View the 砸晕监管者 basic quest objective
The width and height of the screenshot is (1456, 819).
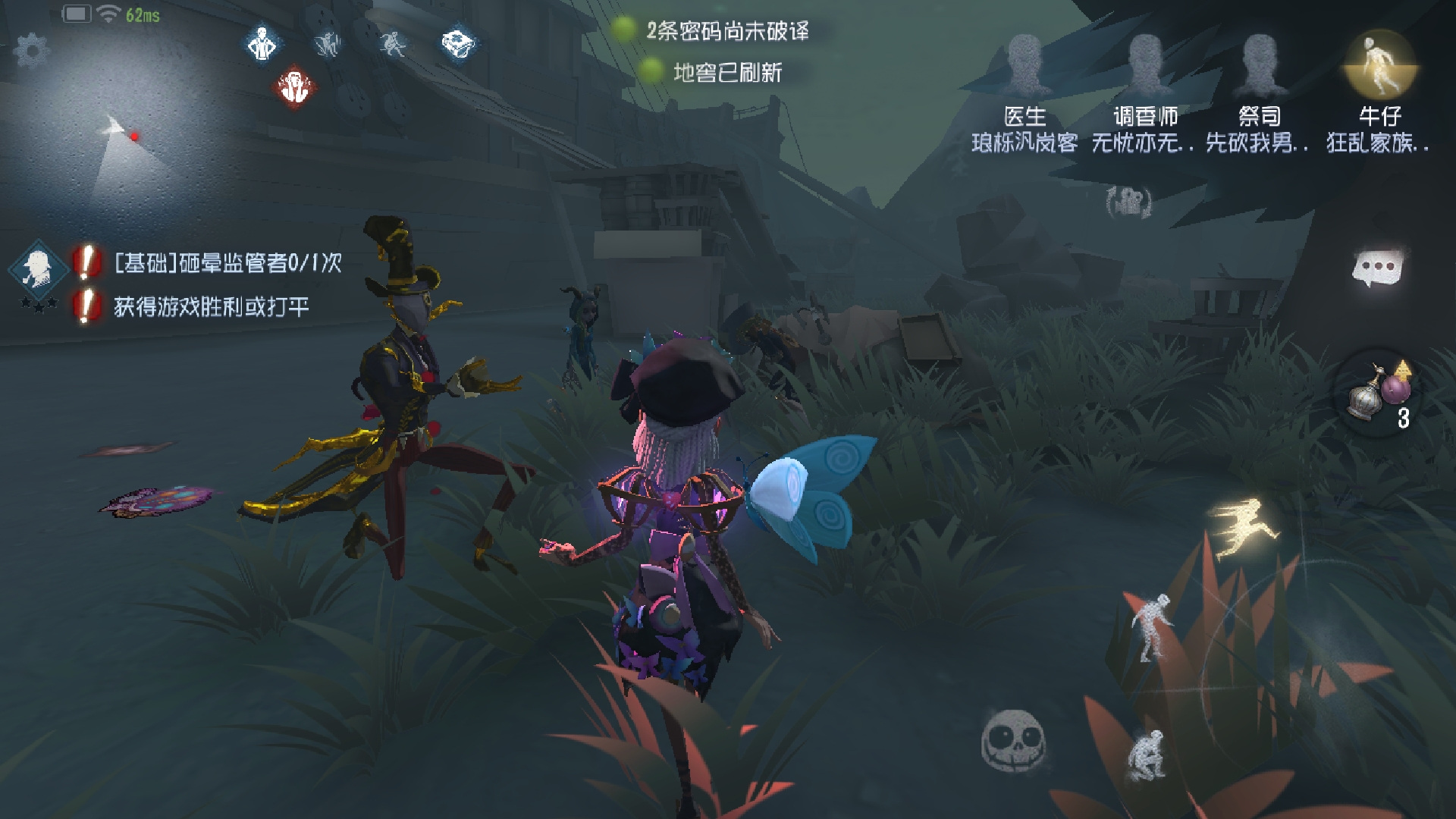[227, 263]
